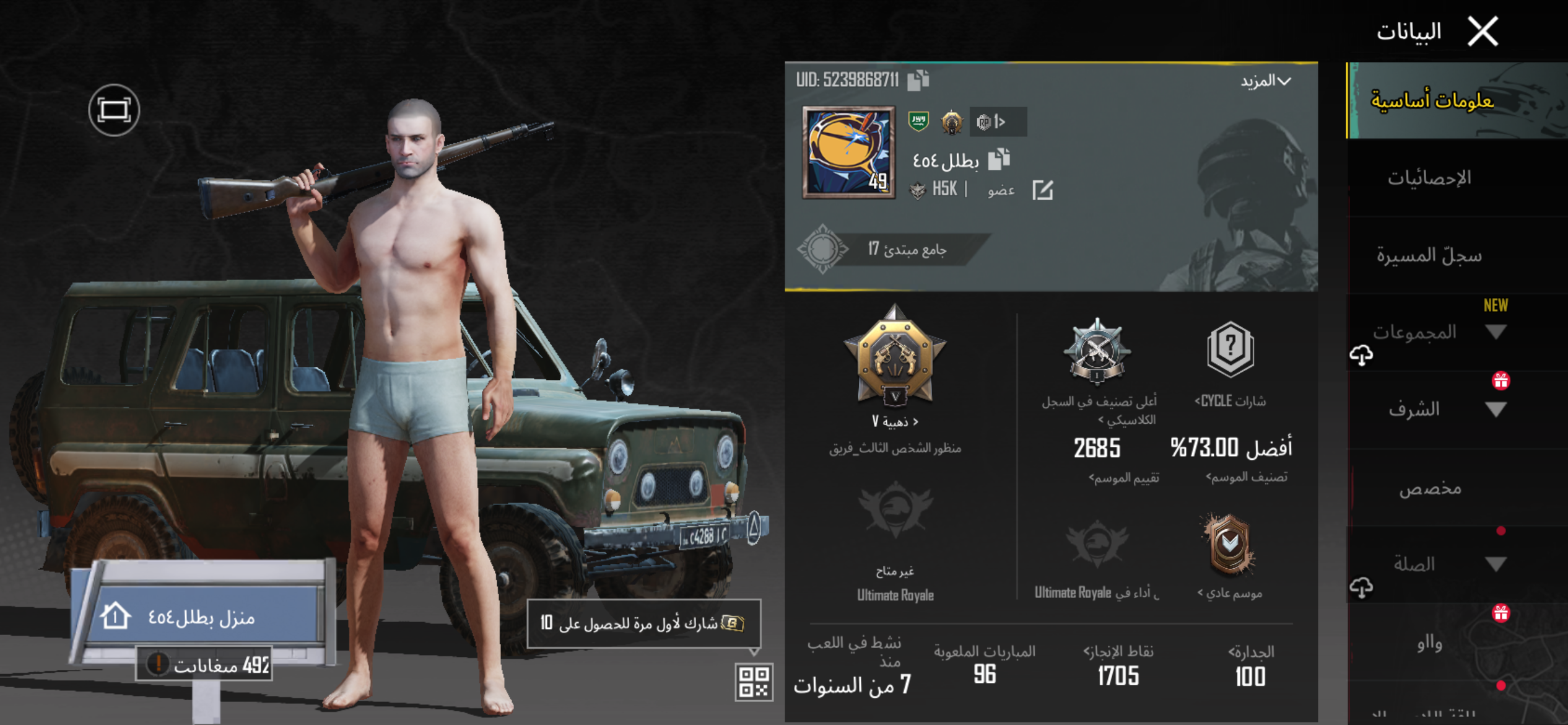
Task: Select the مخصص (Custom) tab
Action: [x=1429, y=489]
